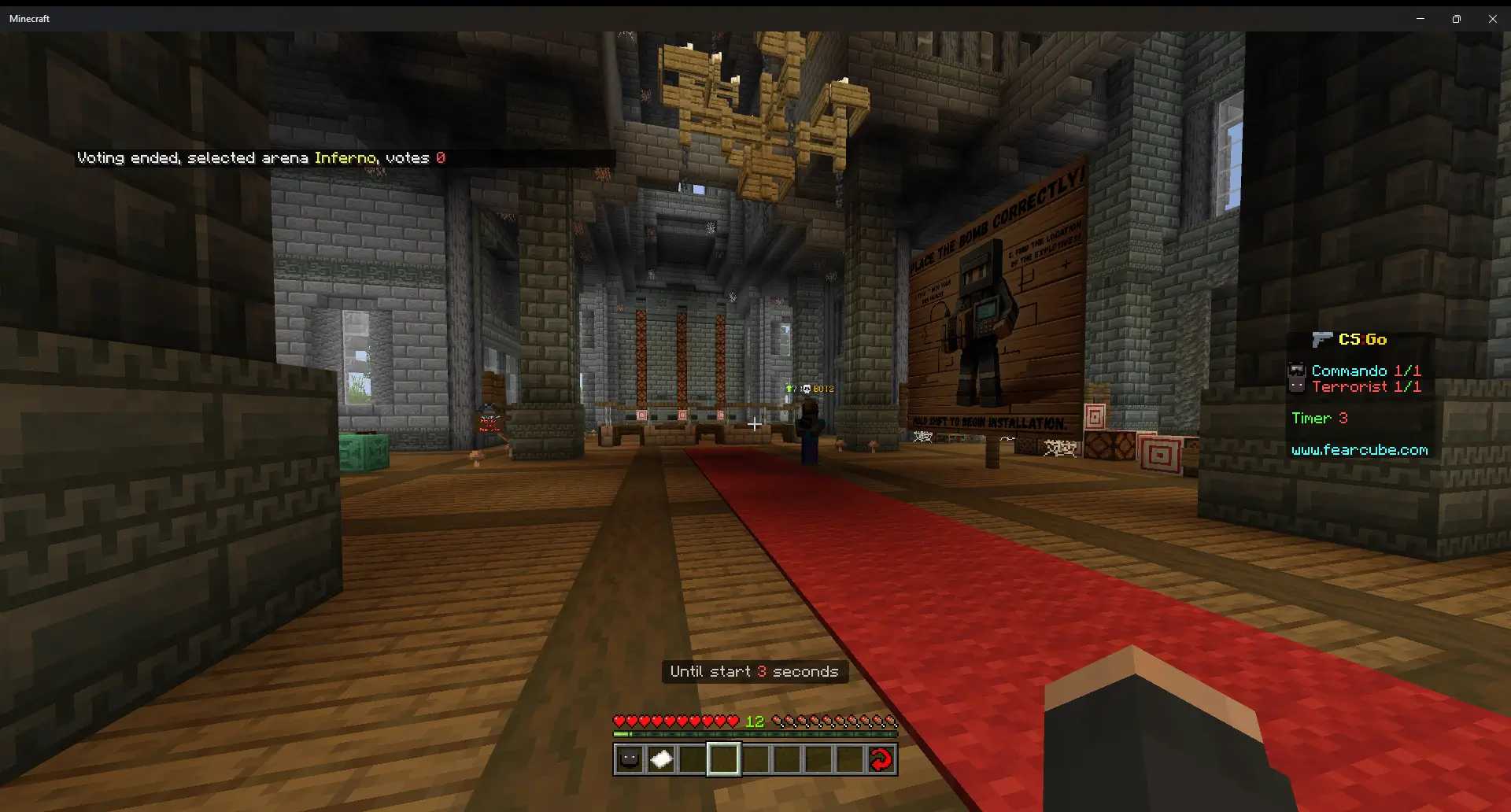The image size is (1511, 812).
Task: Select the white paper item hotbar slot
Action: (x=661, y=759)
